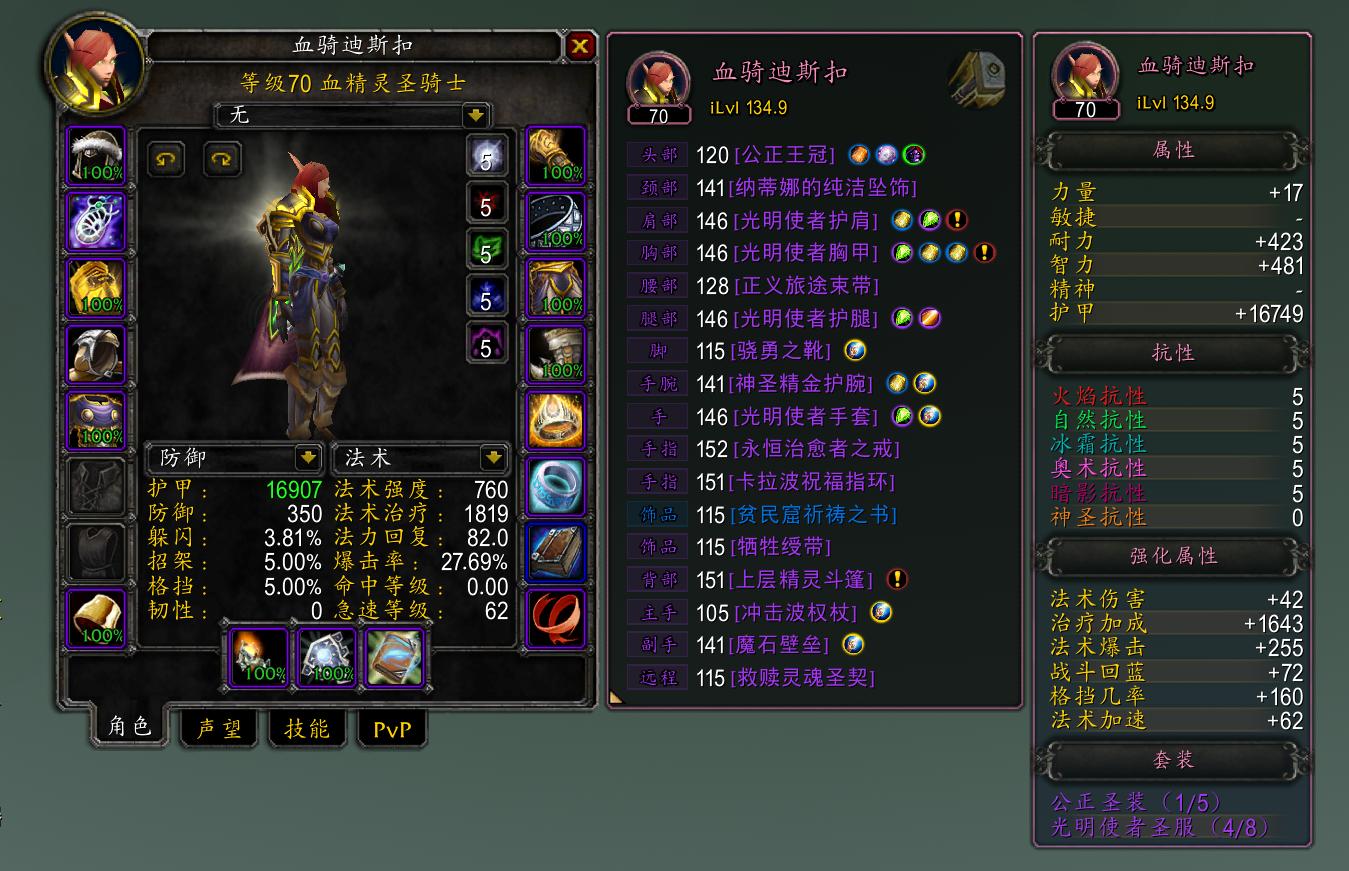The width and height of the screenshot is (1349, 871).
Task: Switch to the PvP tab
Action: [393, 729]
